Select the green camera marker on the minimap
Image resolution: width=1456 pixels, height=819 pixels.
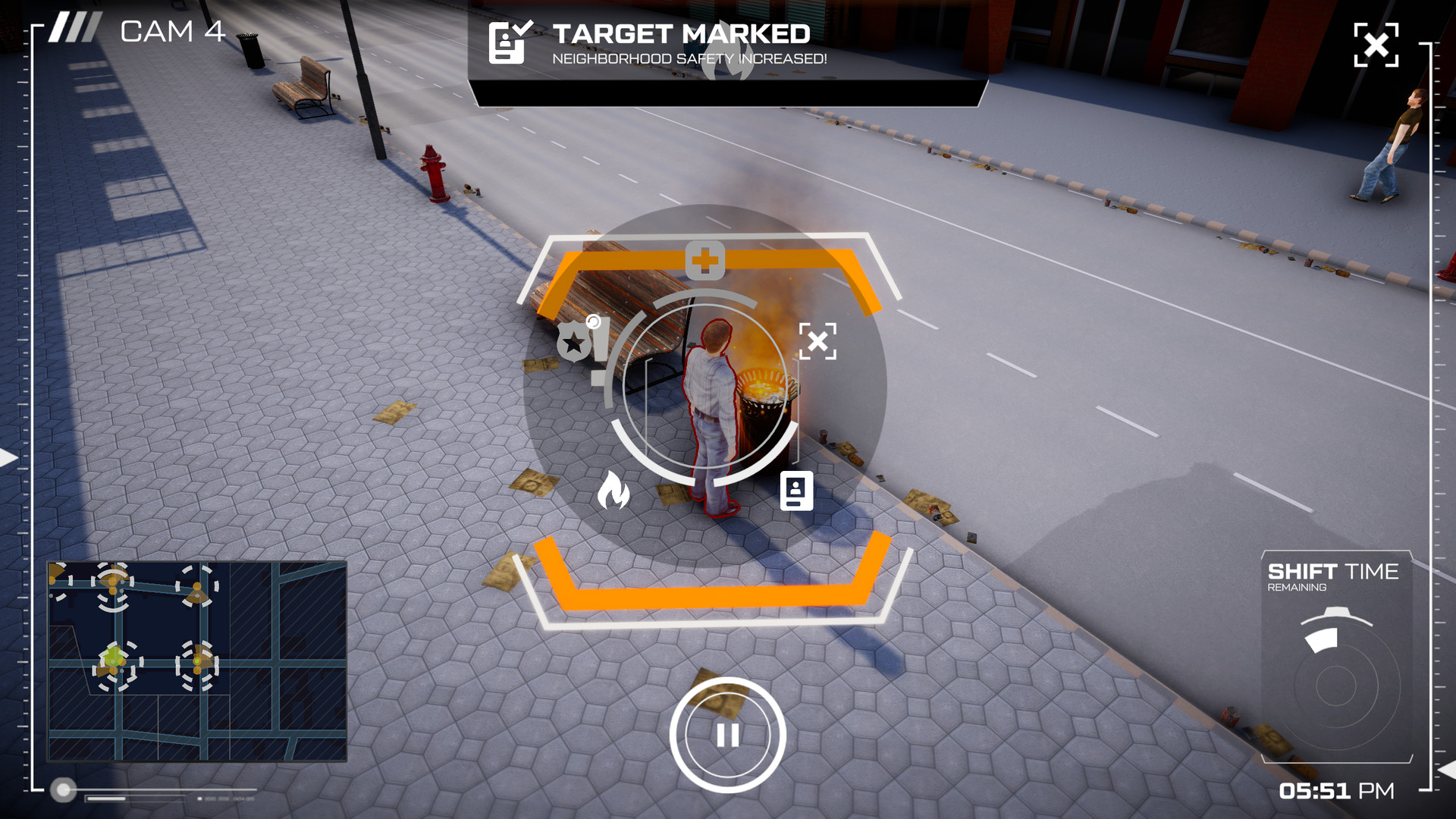(115, 658)
